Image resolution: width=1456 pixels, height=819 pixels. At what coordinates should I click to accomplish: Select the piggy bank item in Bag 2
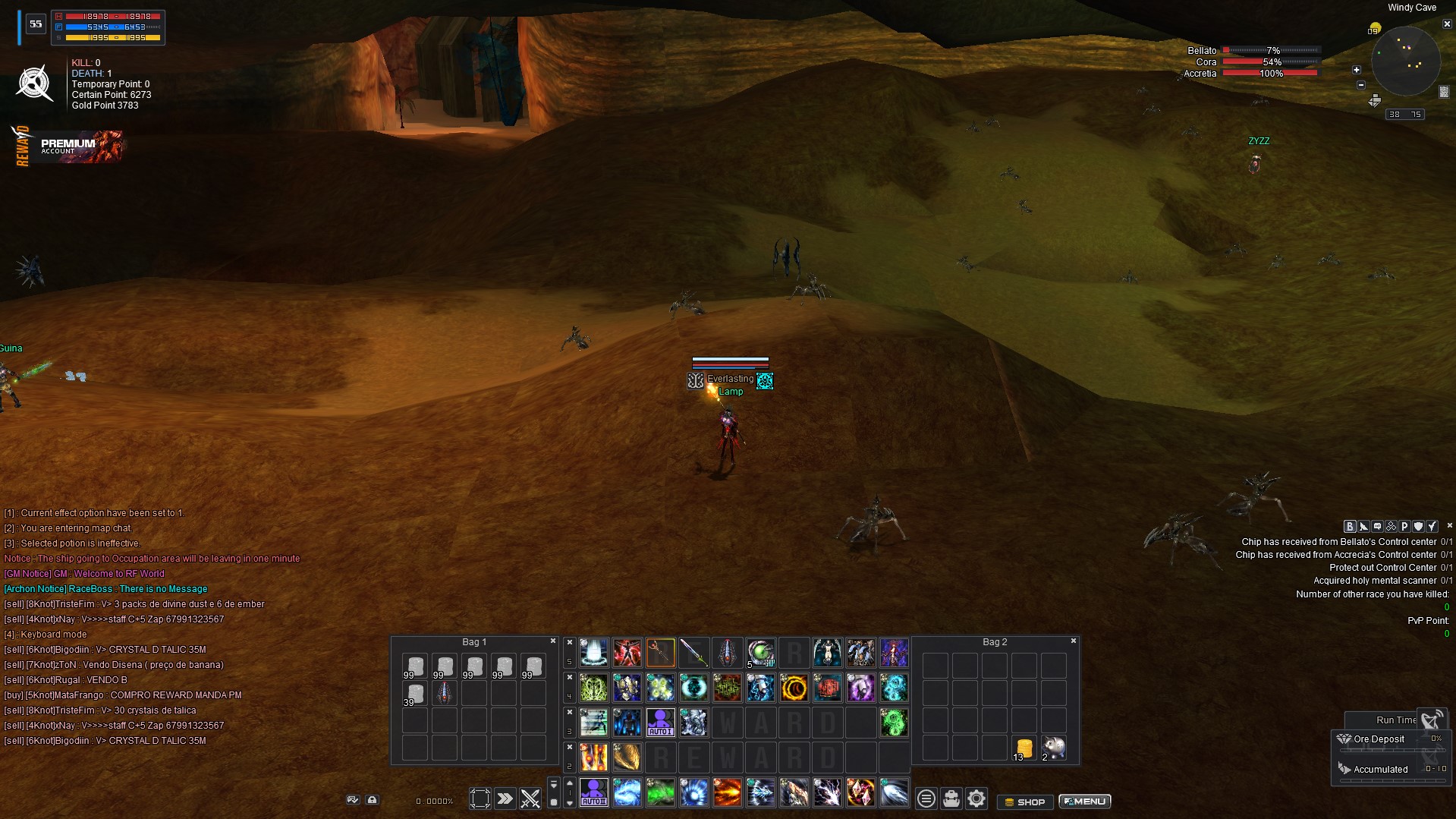1053,748
